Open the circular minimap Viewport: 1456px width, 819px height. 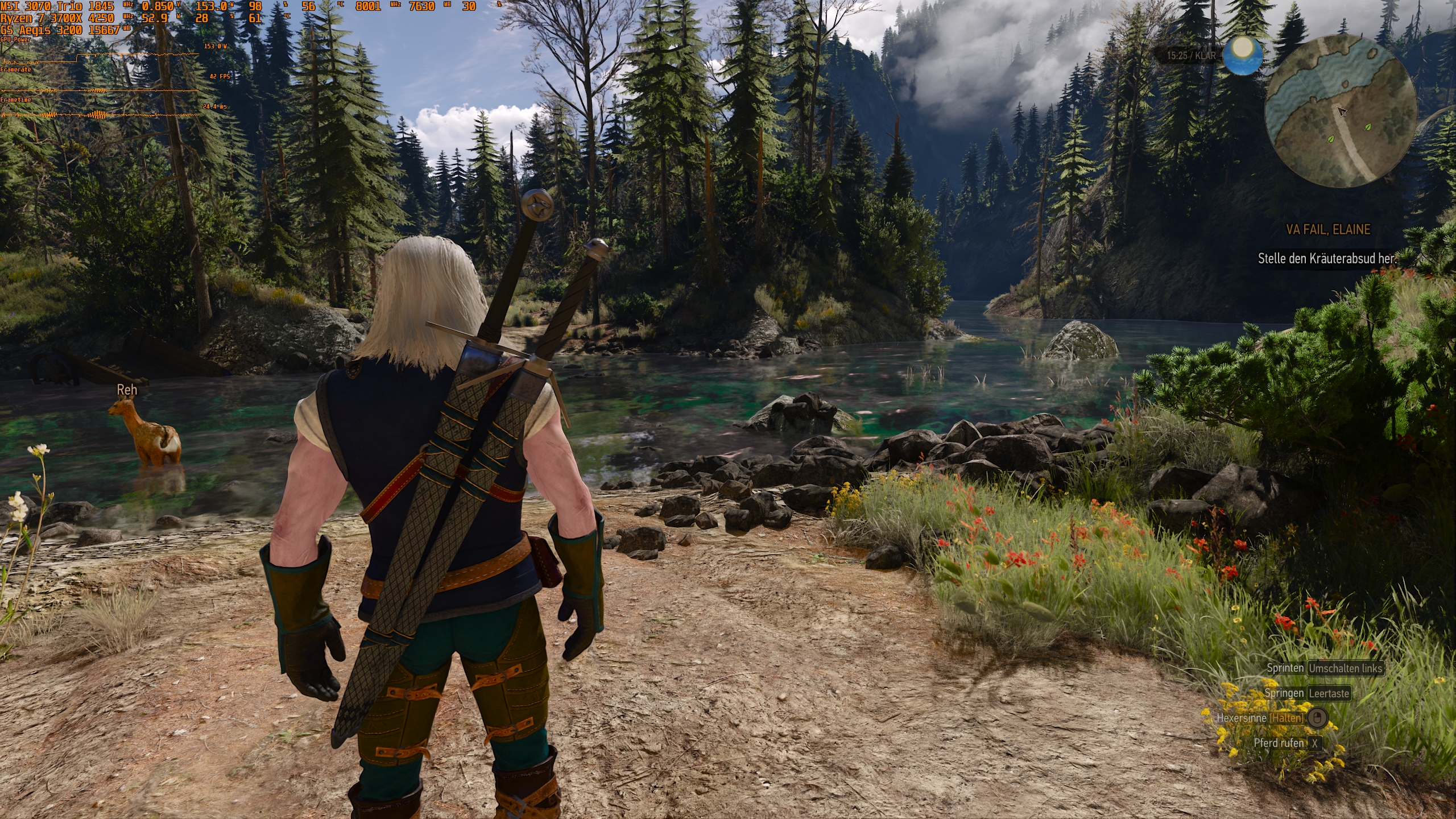[x=1340, y=111]
